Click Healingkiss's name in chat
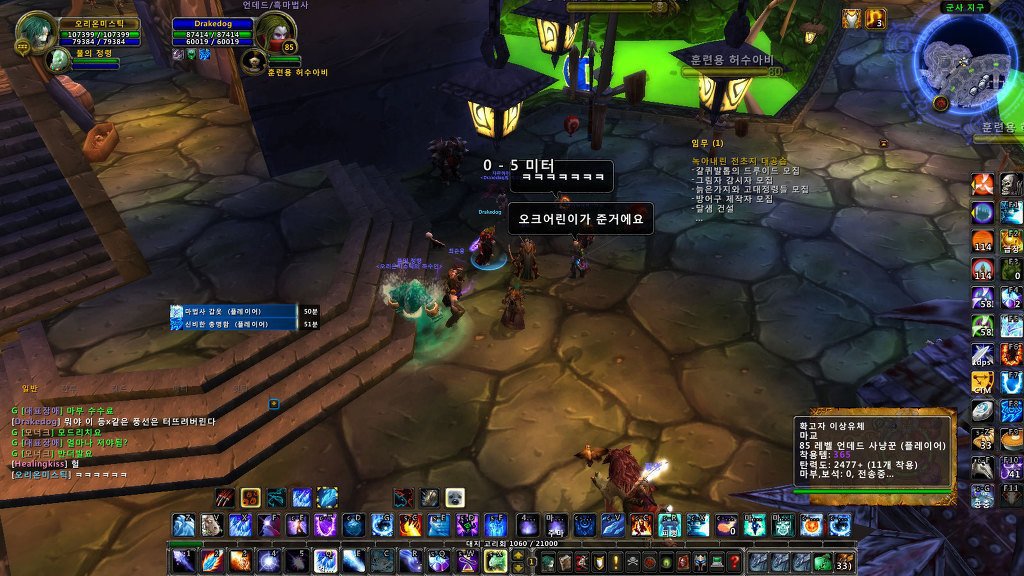The height and width of the screenshot is (576, 1024). tap(41, 463)
